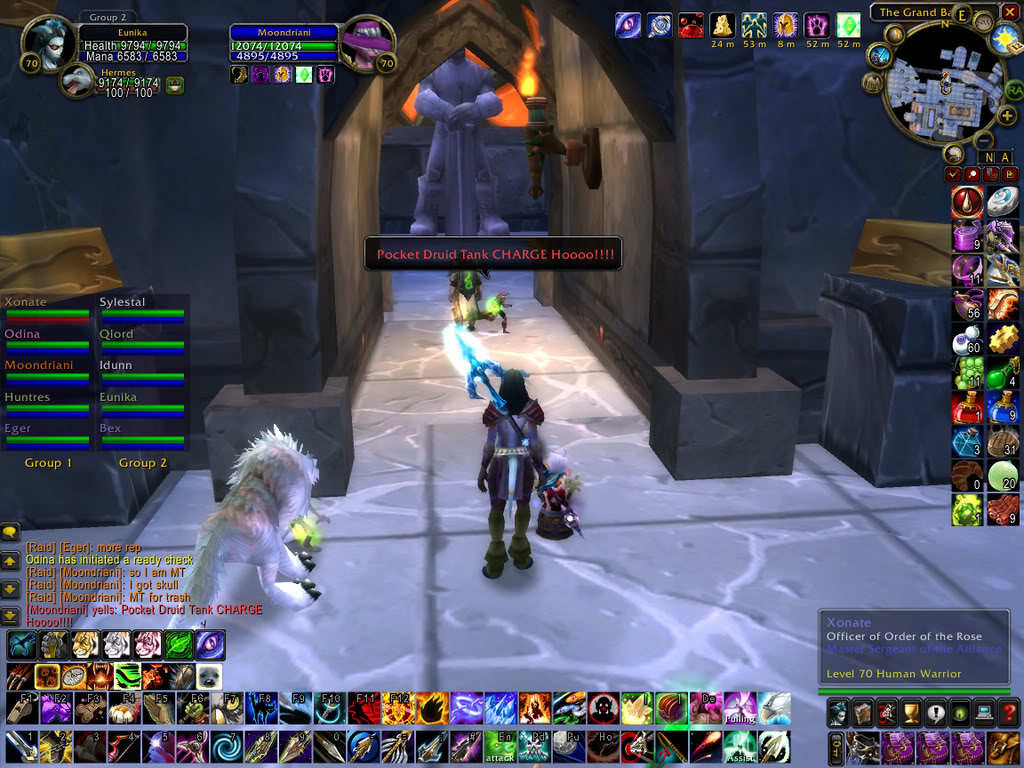Activate the blue swirl ability on slot 7
This screenshot has height=768, width=1024.
pos(226,746)
